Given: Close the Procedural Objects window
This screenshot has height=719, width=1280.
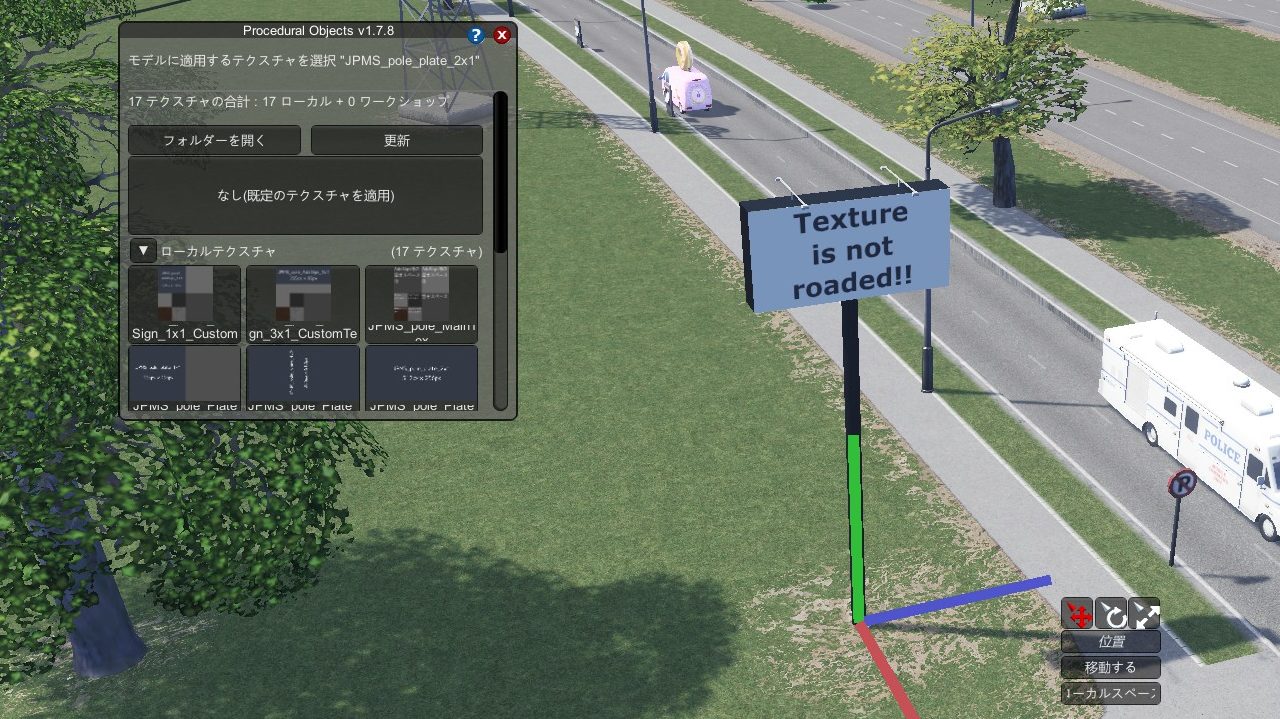Looking at the screenshot, I should pos(502,35).
